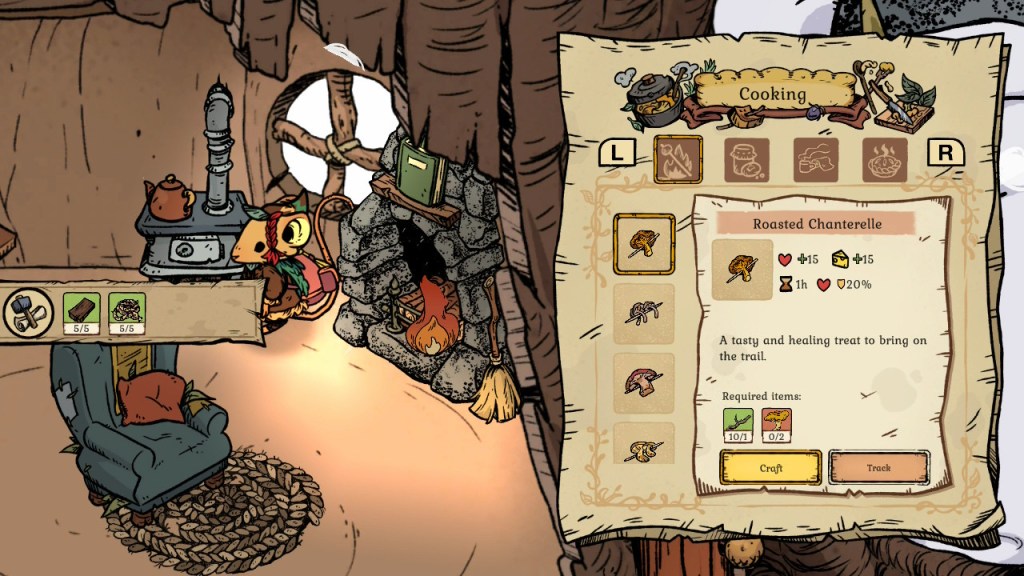This screenshot has height=576, width=1024.
Task: Open the hammer and scroll crafting tracker
Action: (28, 310)
